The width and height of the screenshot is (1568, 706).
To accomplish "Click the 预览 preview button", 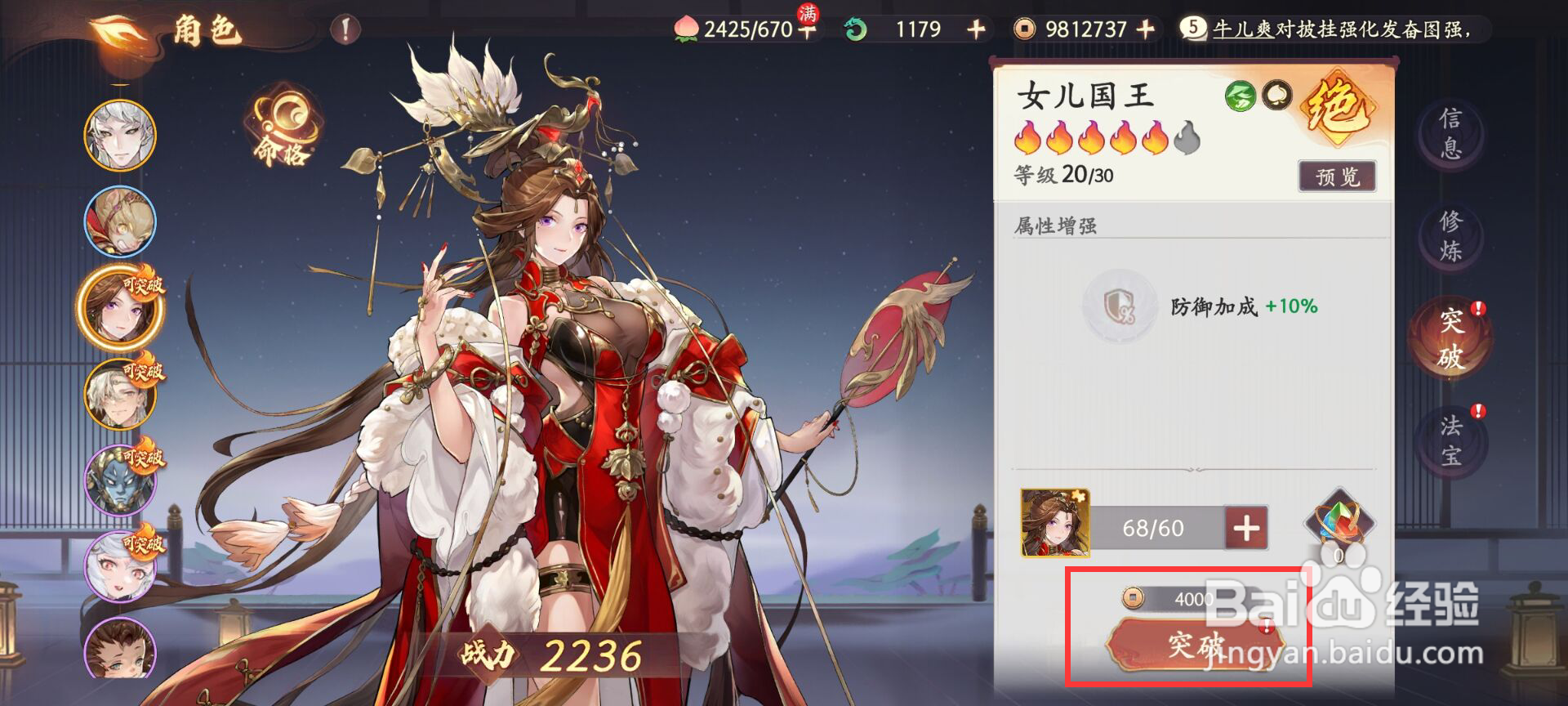I will [1337, 174].
